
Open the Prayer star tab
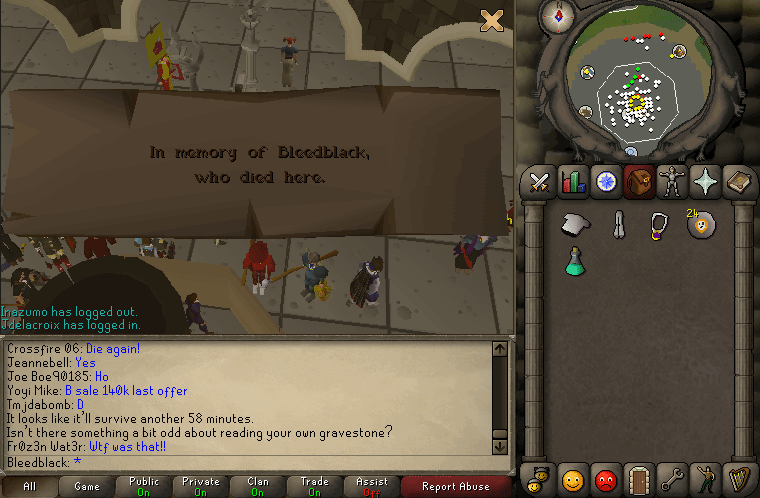[x=705, y=182]
